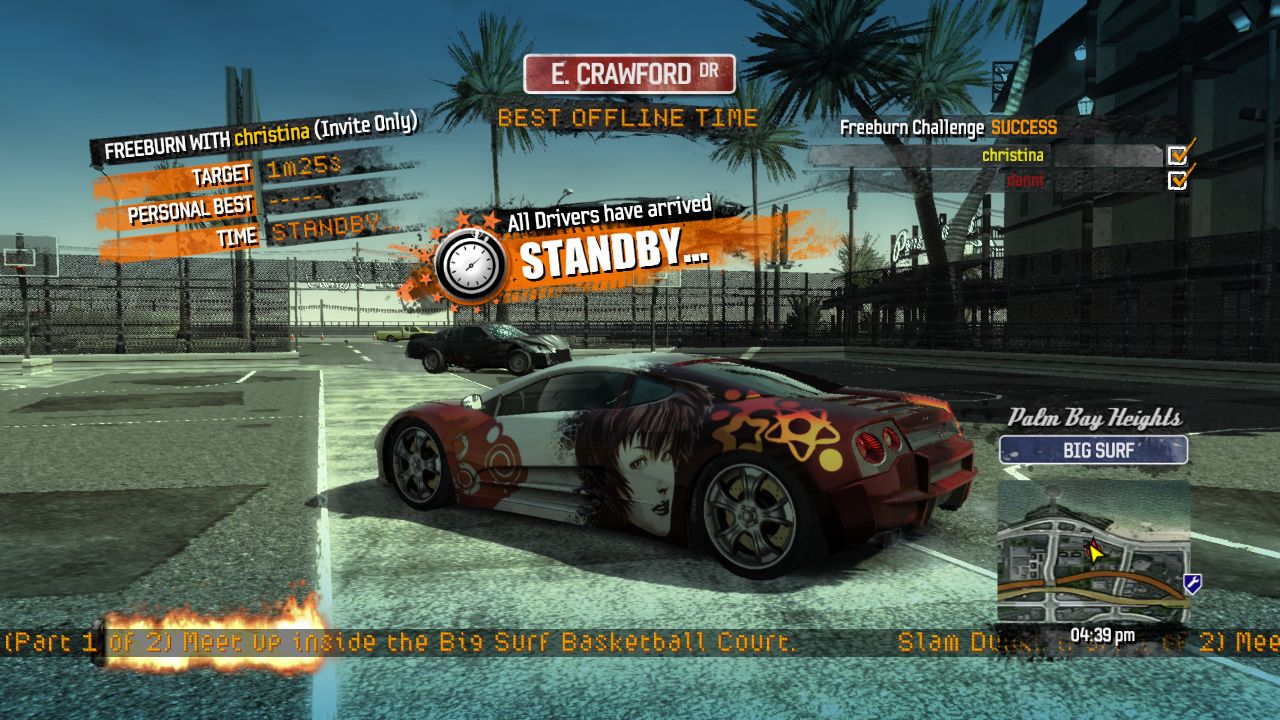
Task: Select the blue shield marker near minimap edge
Action: point(1192,583)
